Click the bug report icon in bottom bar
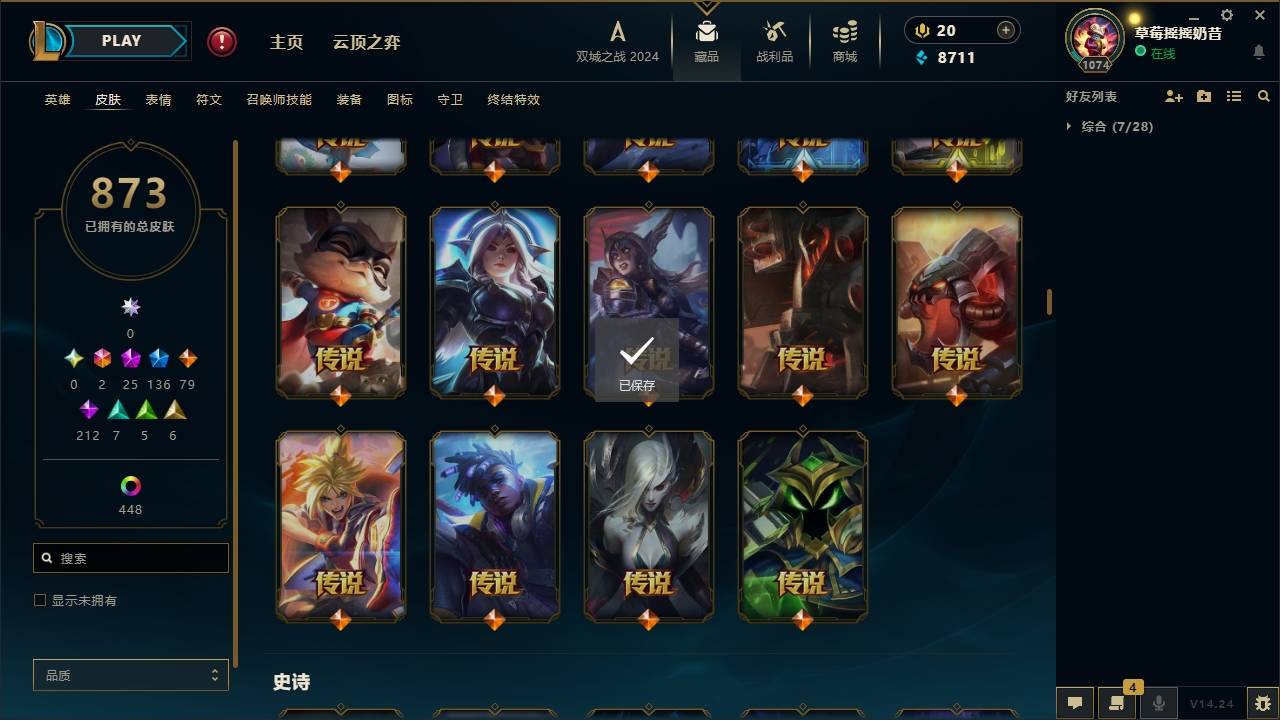The image size is (1280, 720). [1263, 703]
